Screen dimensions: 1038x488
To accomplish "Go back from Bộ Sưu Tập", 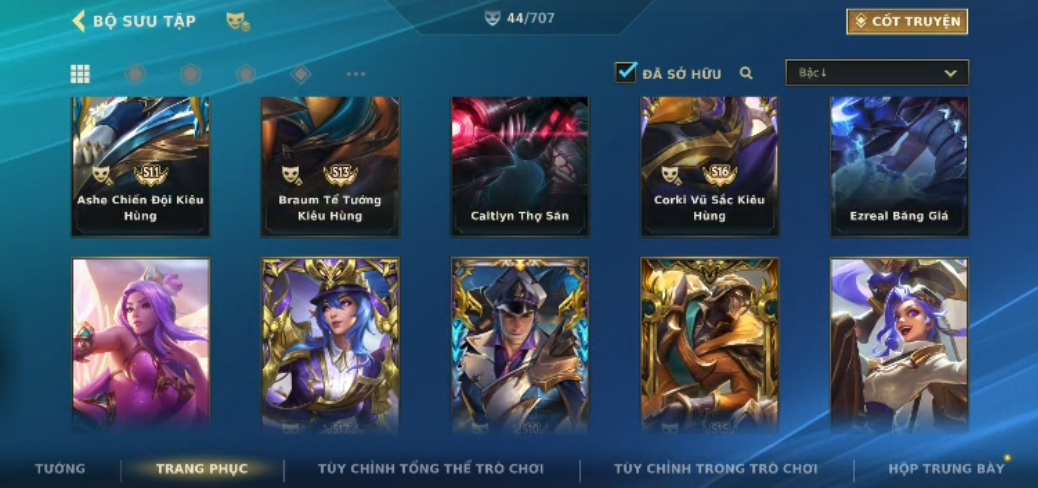I will 79,21.
